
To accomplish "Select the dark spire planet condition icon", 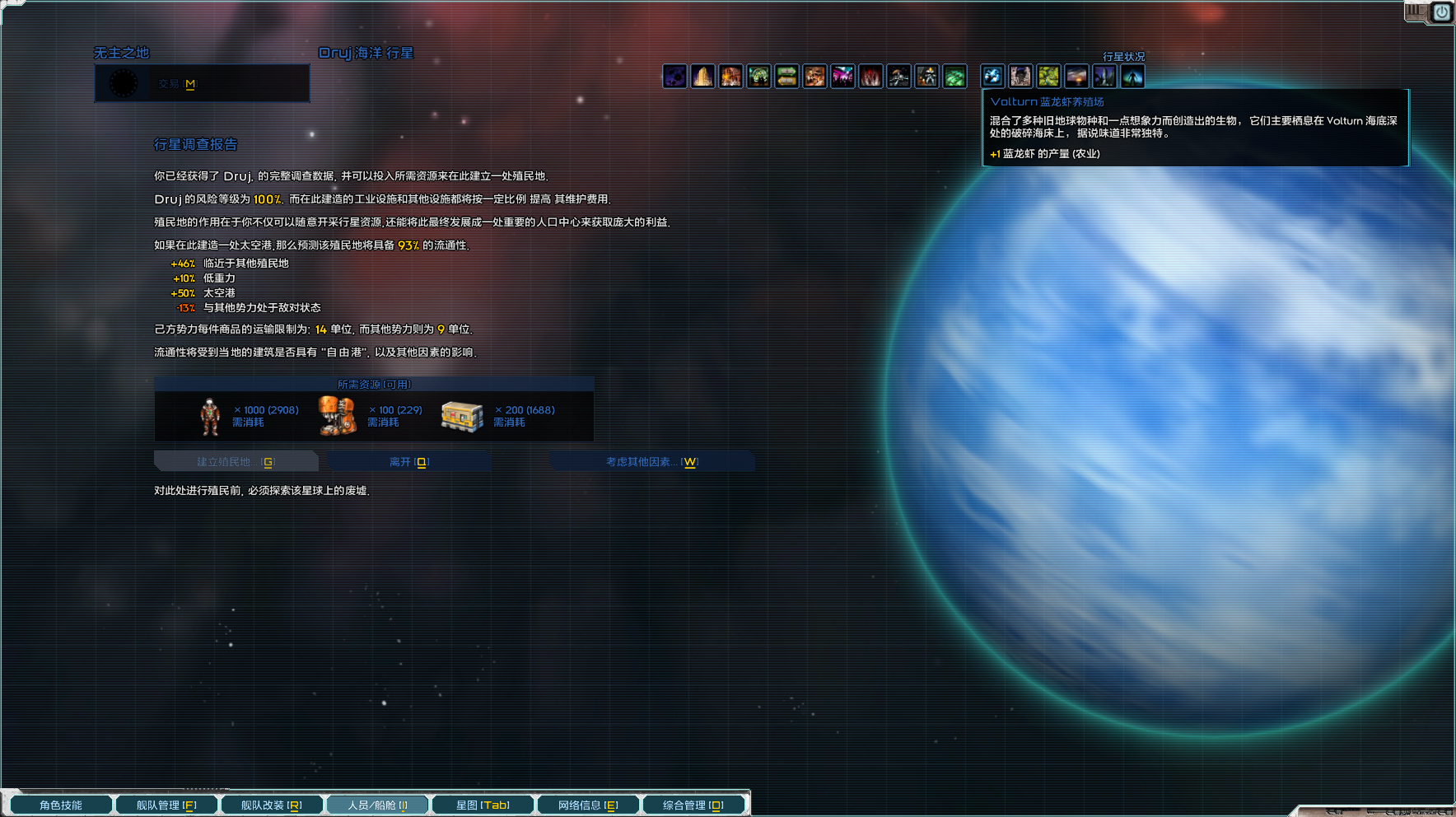I will pos(1105,77).
